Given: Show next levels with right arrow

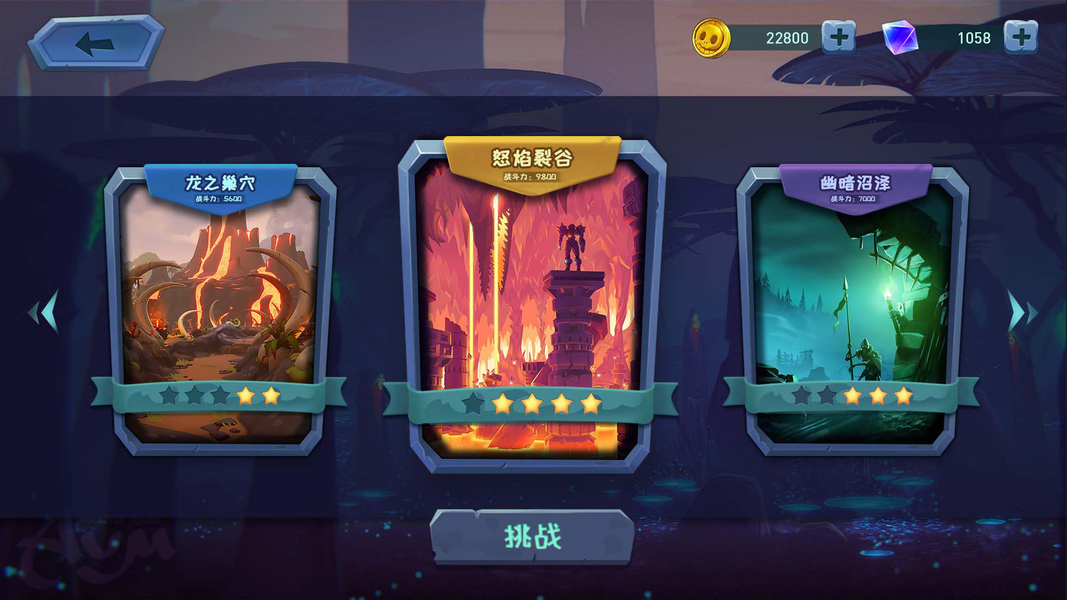Looking at the screenshot, I should tap(1021, 312).
